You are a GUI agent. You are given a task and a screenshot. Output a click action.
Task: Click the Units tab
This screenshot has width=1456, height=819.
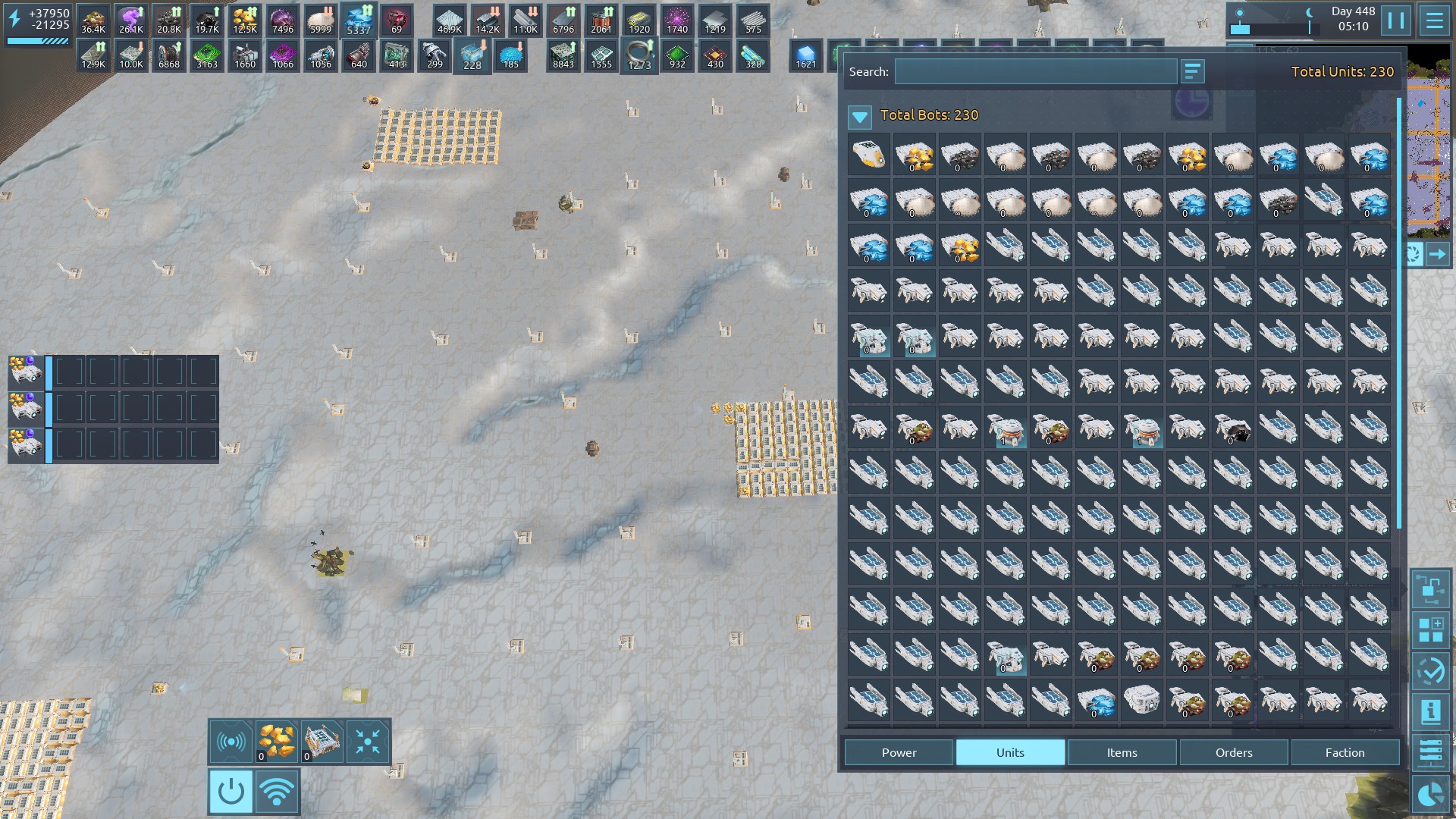click(1010, 752)
